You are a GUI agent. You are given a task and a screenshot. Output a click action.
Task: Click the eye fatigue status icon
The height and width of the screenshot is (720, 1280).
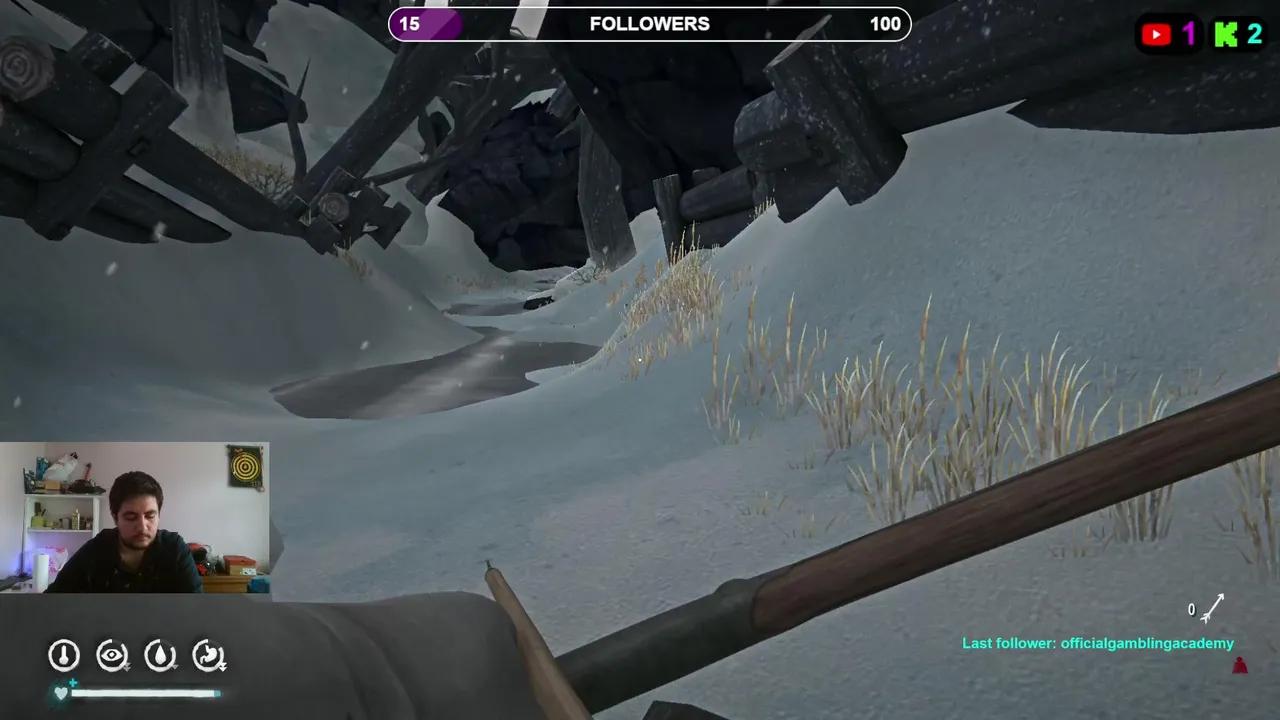coord(112,655)
